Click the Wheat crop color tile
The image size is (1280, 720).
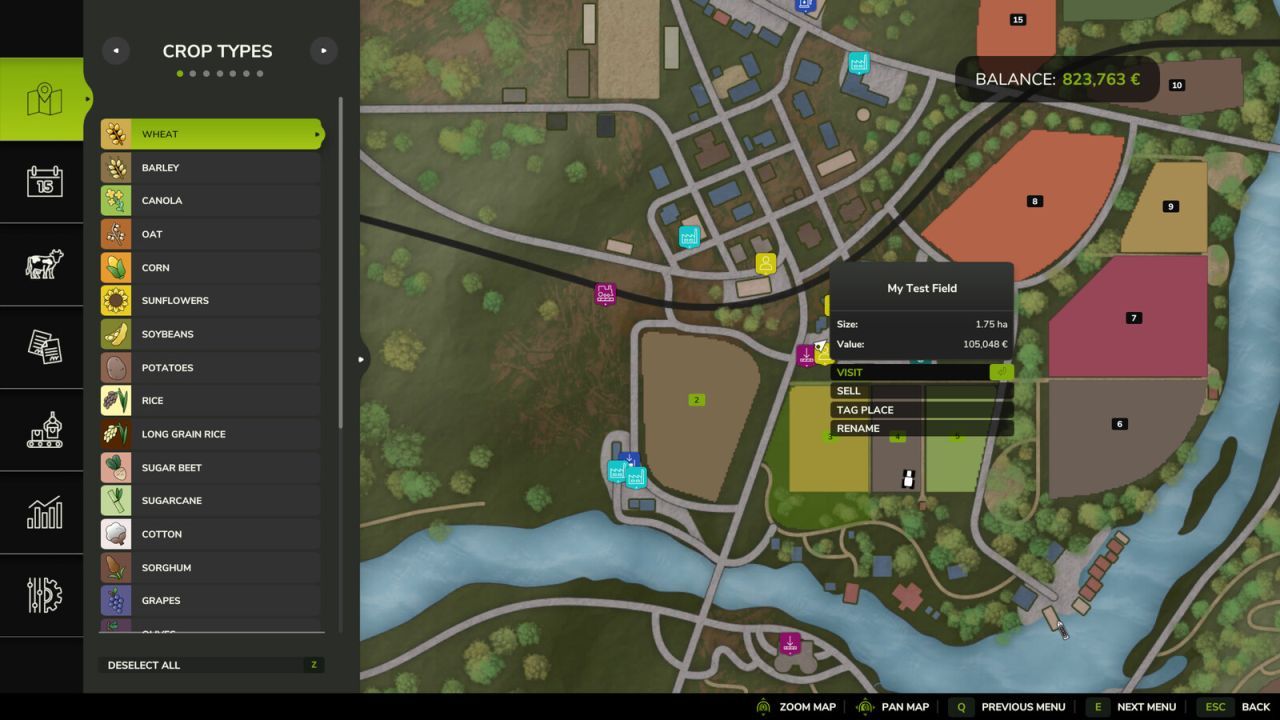click(x=115, y=133)
